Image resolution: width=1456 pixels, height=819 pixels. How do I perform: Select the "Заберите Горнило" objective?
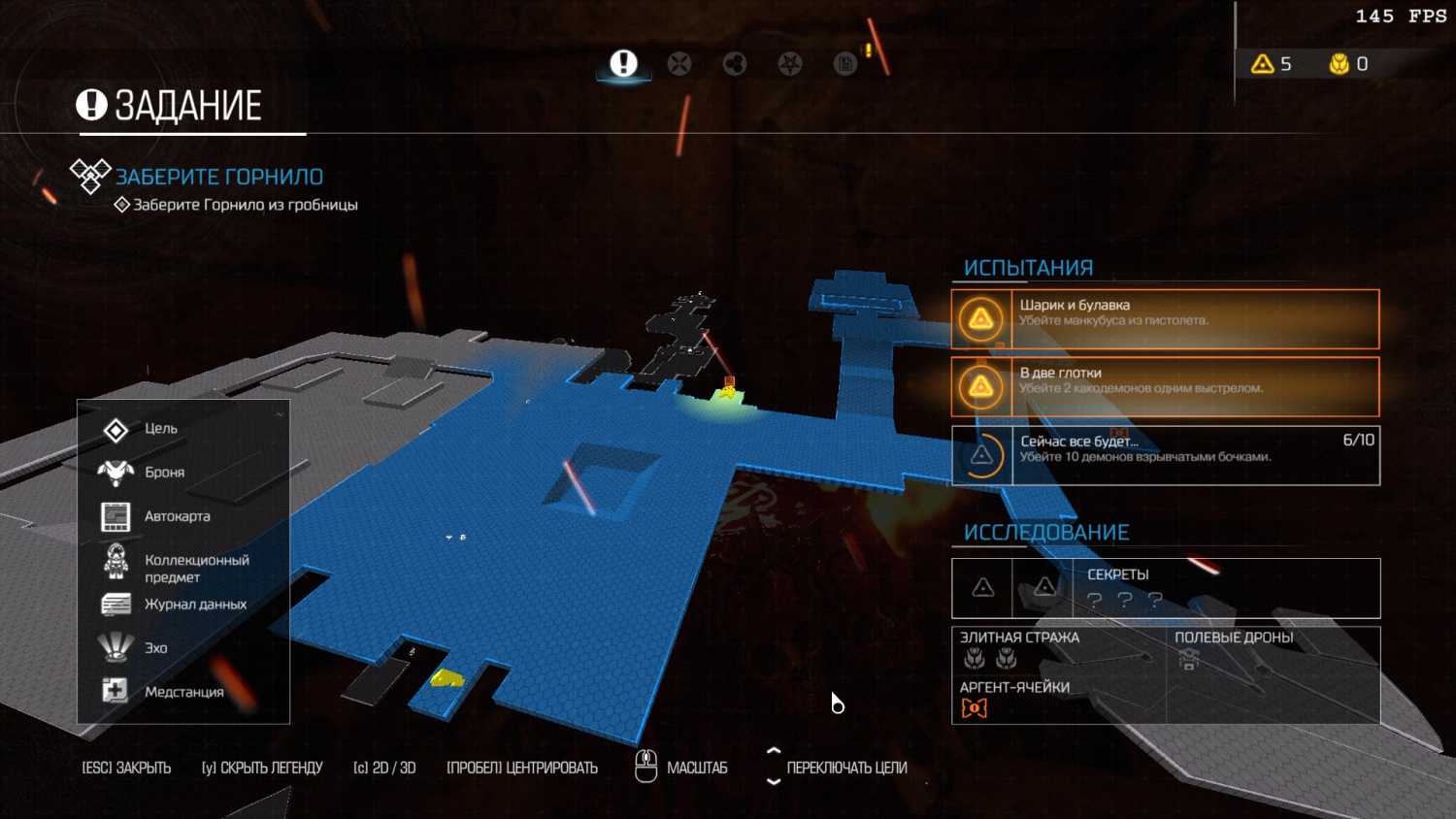coord(218,177)
